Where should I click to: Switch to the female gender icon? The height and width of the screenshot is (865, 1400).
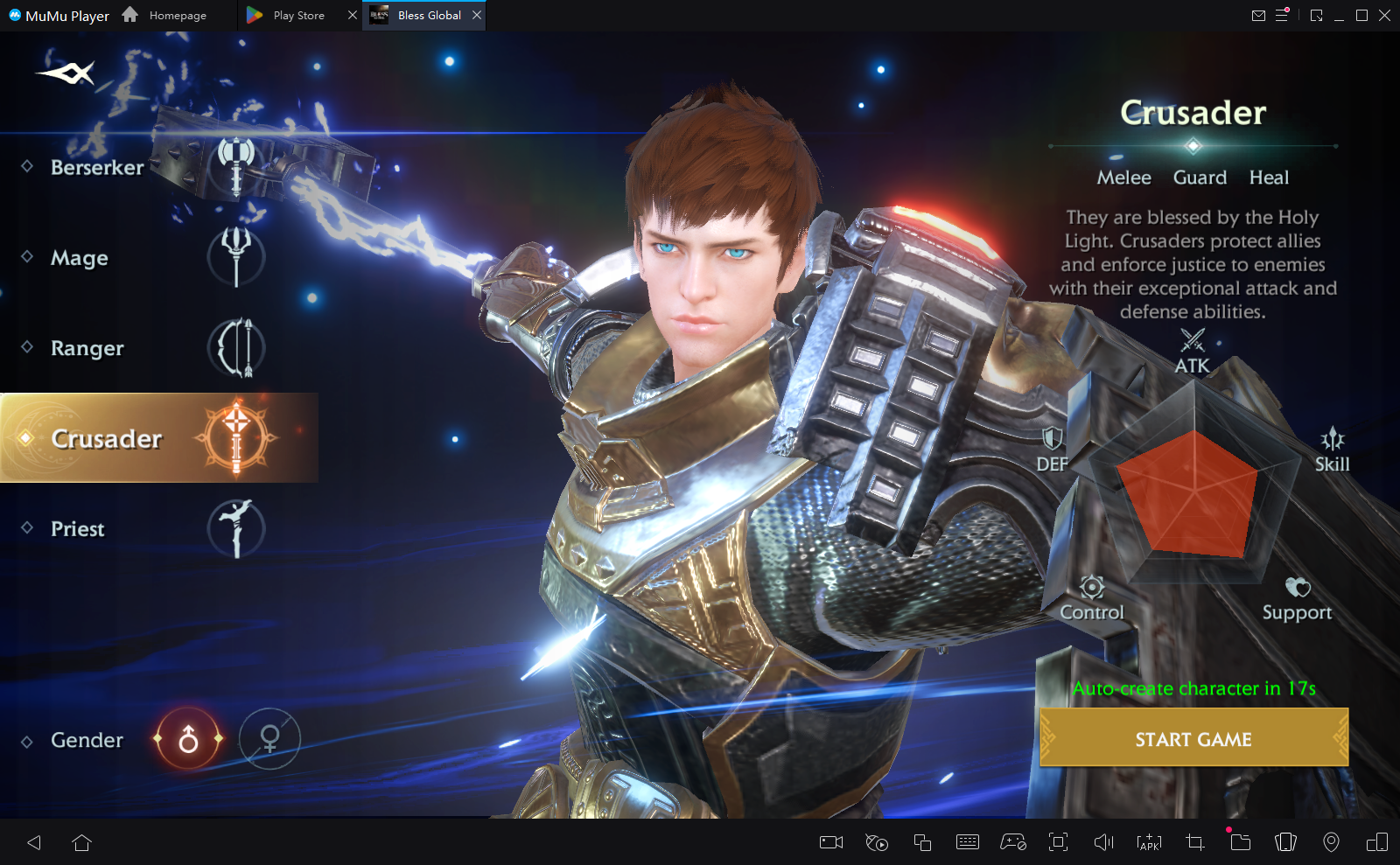pos(269,740)
